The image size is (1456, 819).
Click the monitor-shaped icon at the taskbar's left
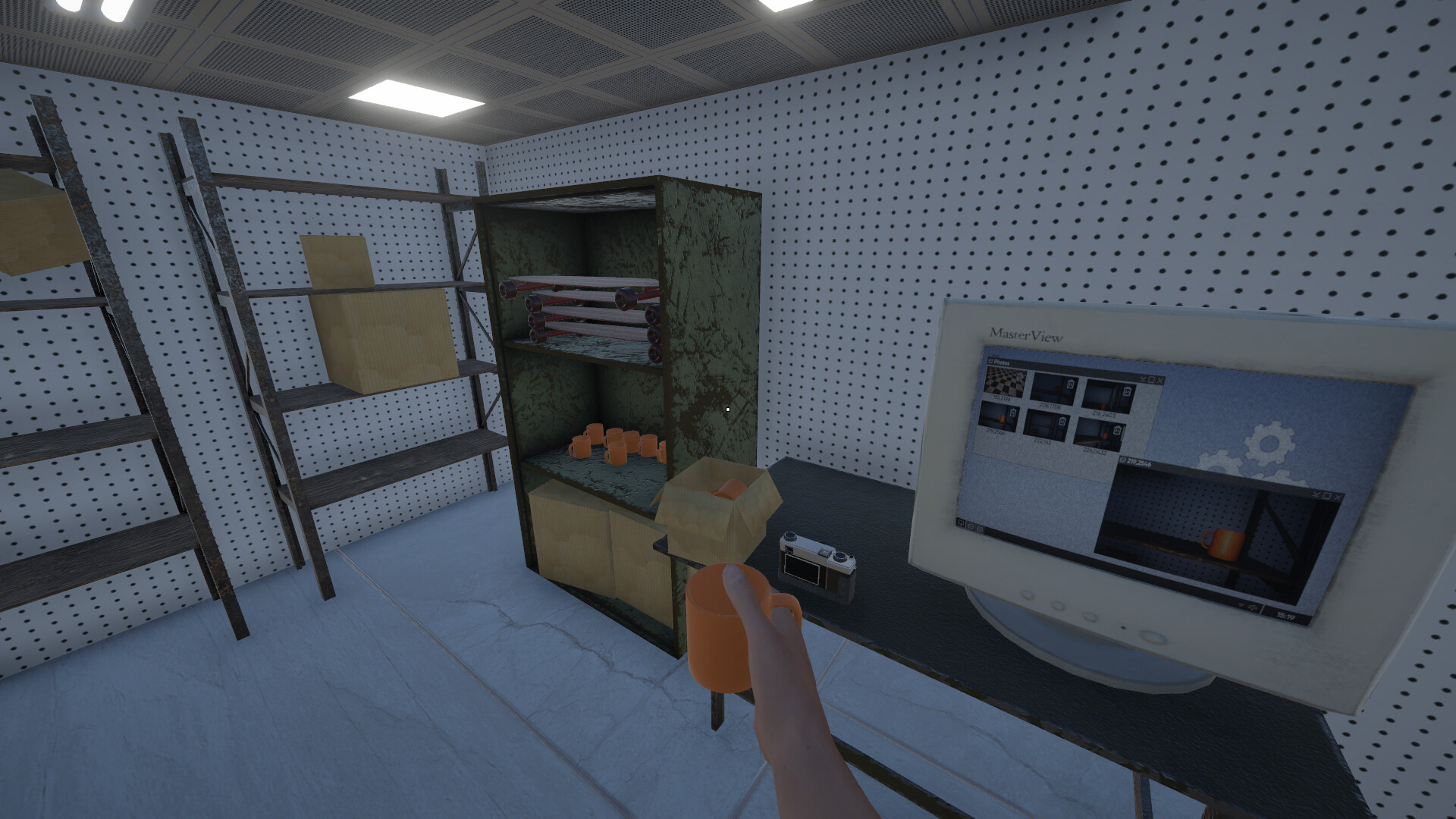[961, 522]
